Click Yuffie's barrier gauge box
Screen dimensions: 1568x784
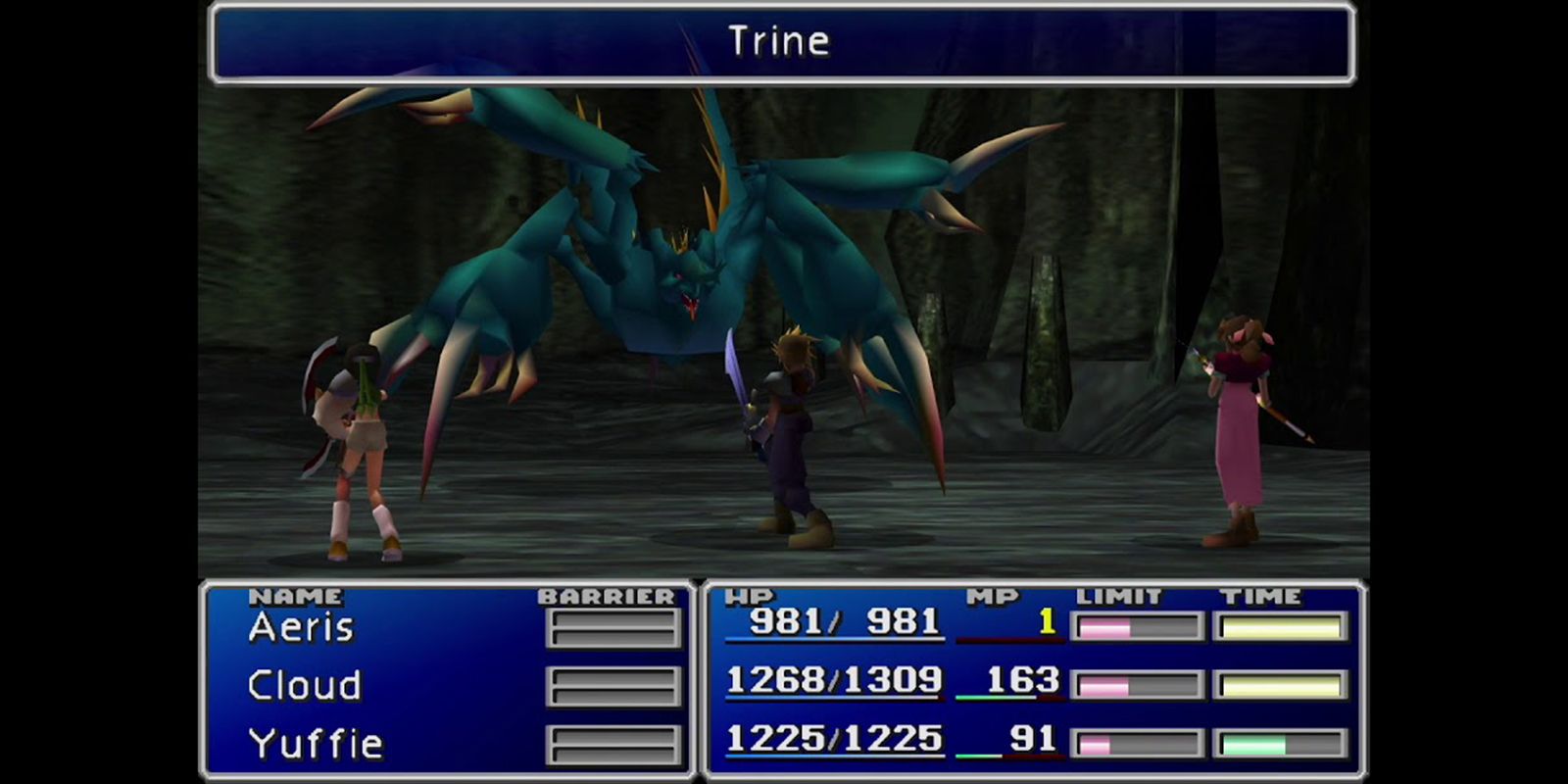click(612, 743)
